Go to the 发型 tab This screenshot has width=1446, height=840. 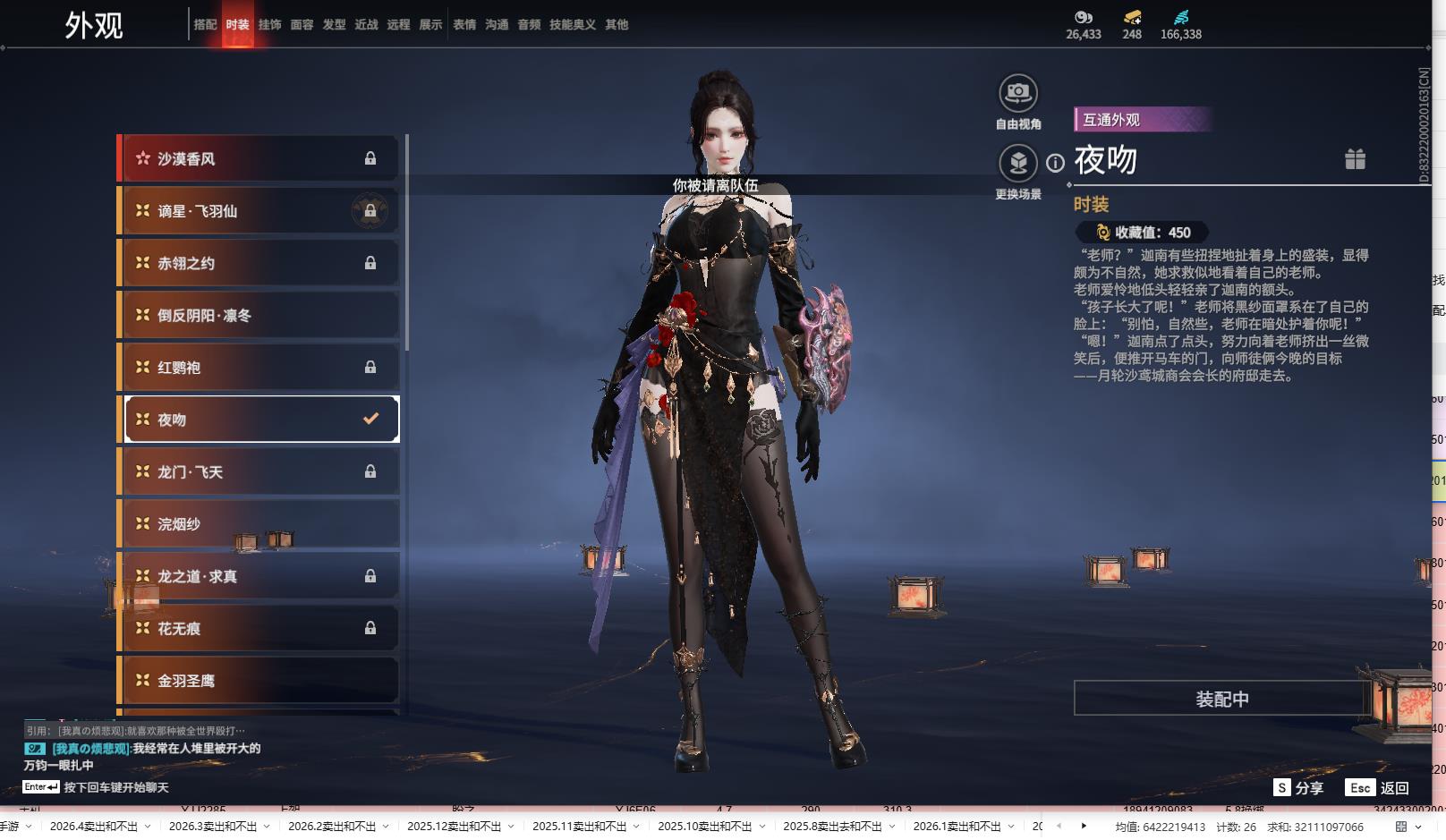334,25
